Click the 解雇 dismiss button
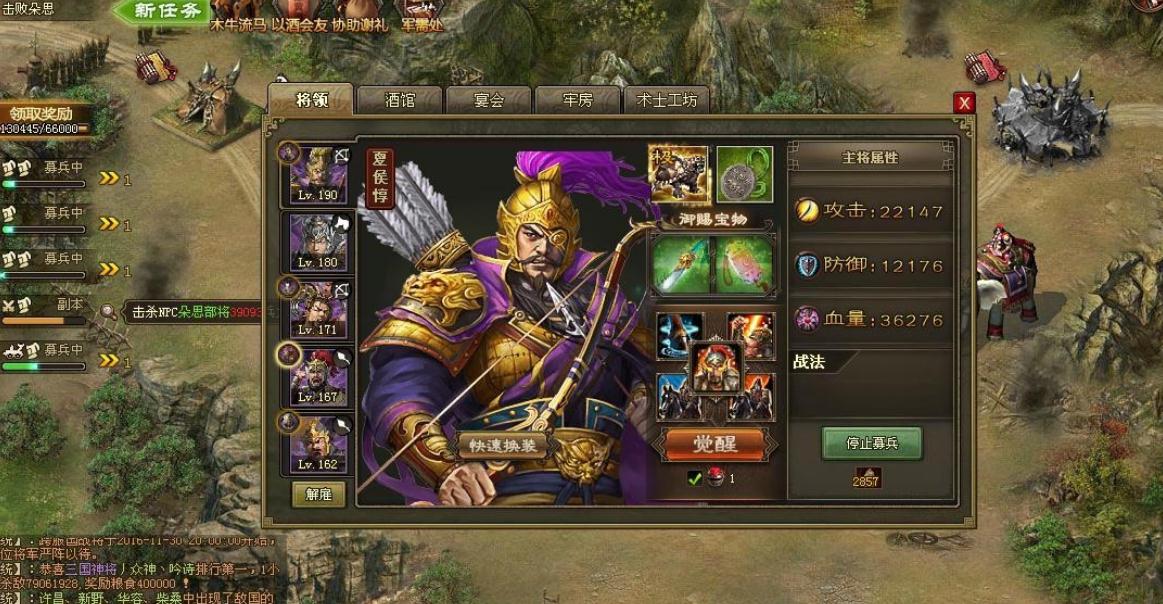 [x=318, y=495]
